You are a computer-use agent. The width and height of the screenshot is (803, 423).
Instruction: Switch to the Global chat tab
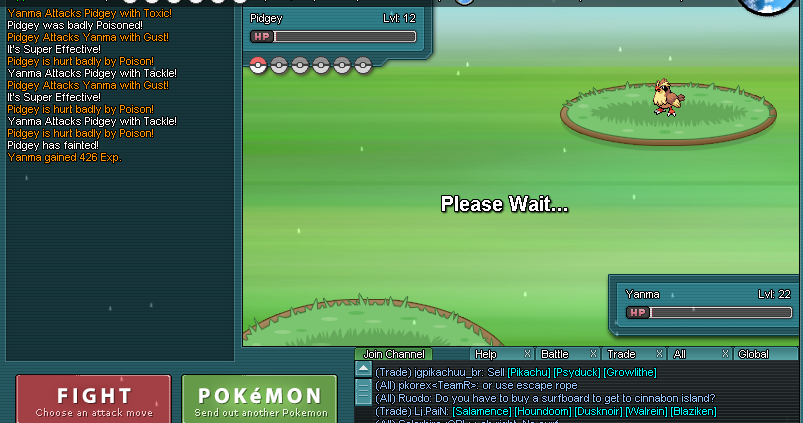754,354
